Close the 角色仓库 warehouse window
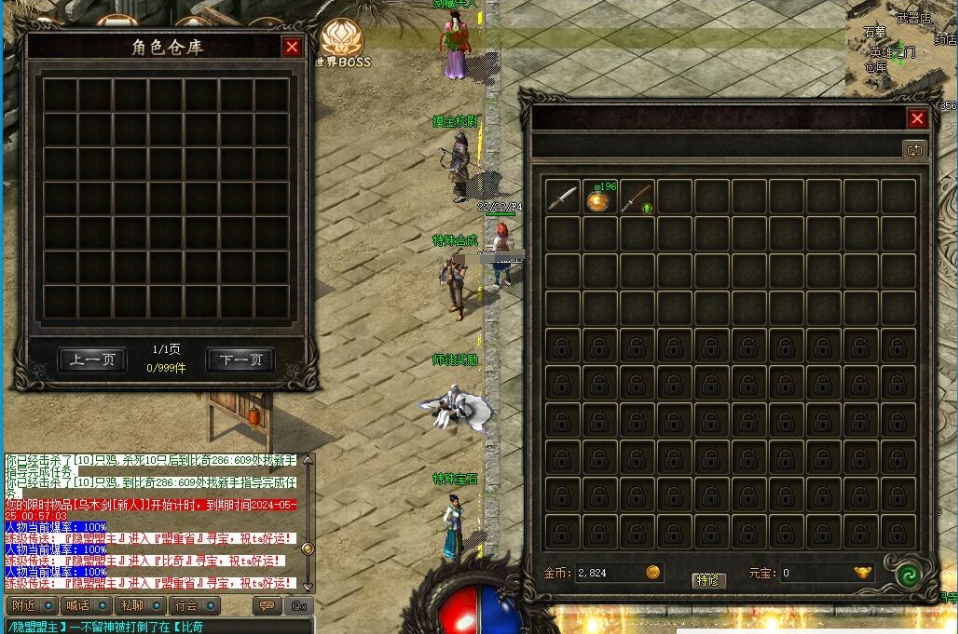The height and width of the screenshot is (634, 958). (291, 47)
